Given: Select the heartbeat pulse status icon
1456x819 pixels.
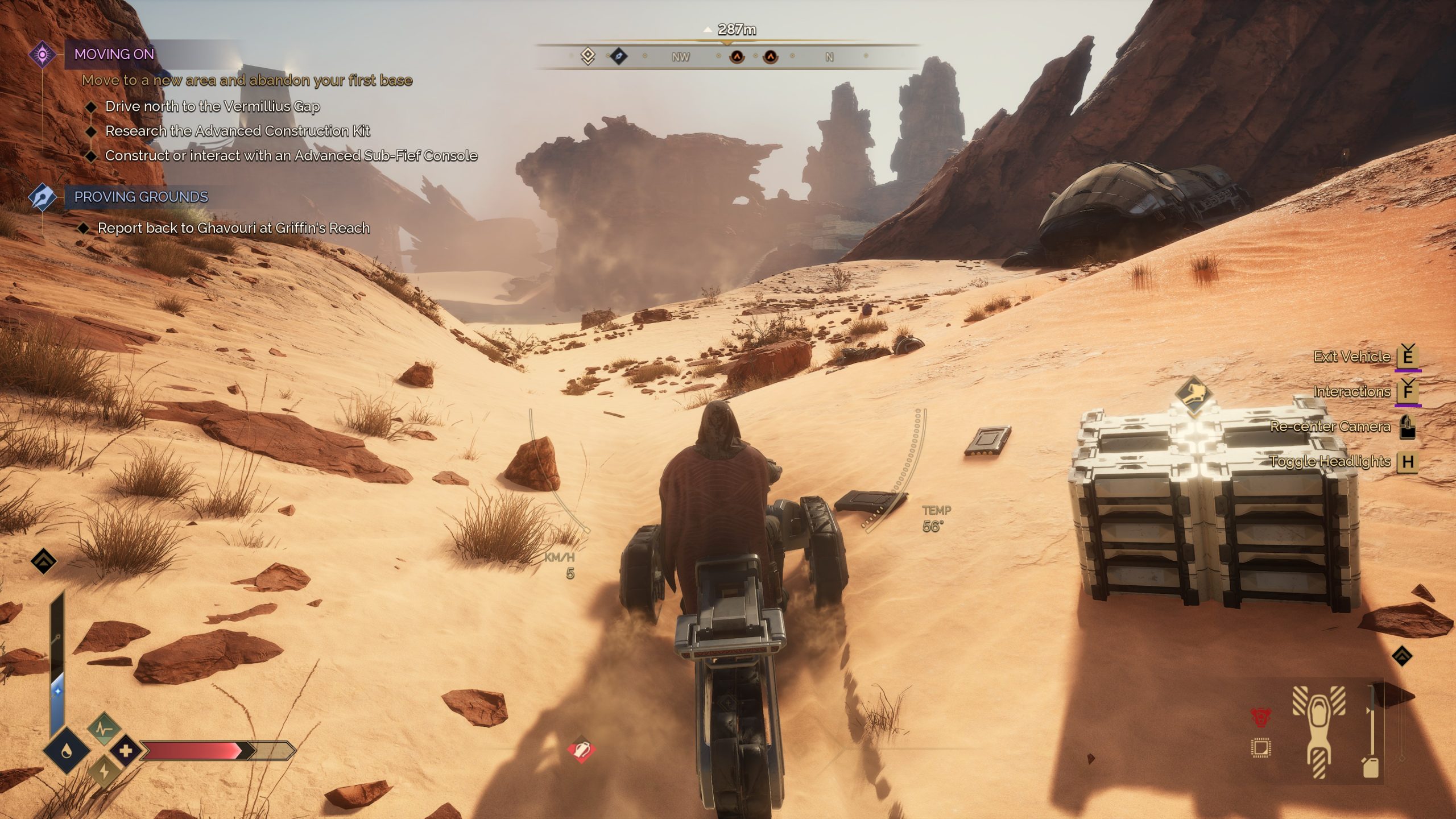Looking at the screenshot, I should (104, 729).
